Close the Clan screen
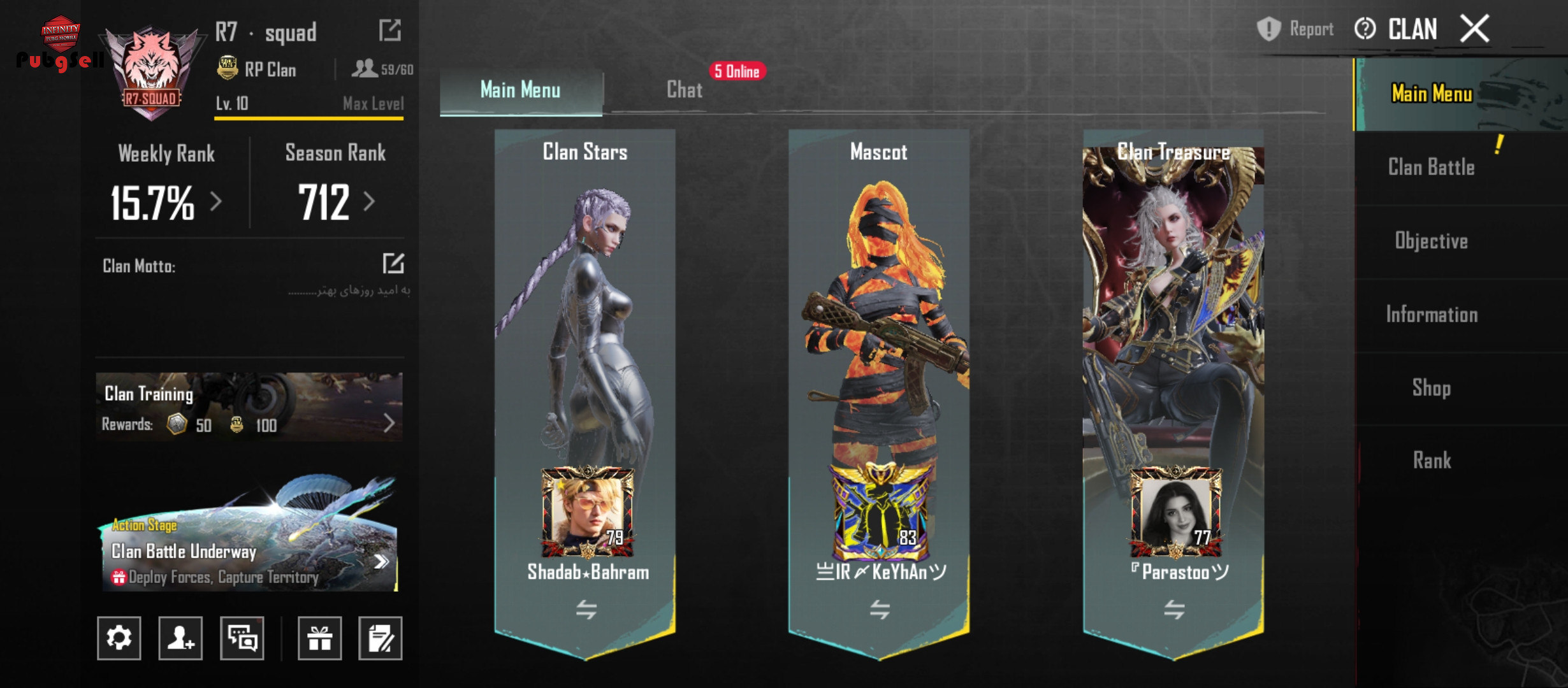This screenshot has height=688, width=1568. click(x=1474, y=29)
